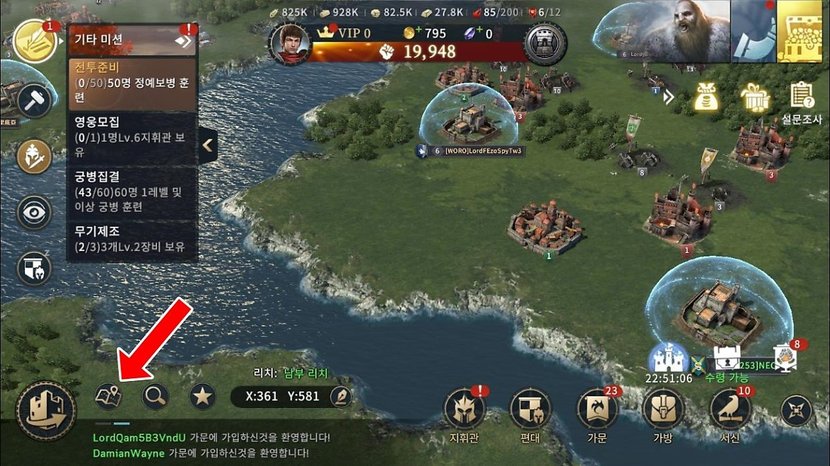Screen dimensions: 830x466
Task: Open the 가방 bag inventory
Action: pyautogui.click(x=663, y=410)
